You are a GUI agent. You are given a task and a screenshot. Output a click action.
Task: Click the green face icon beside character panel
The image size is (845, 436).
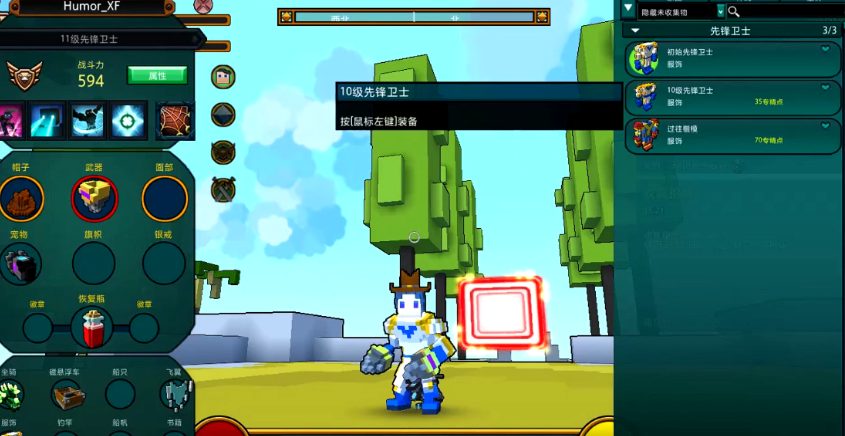click(x=222, y=76)
